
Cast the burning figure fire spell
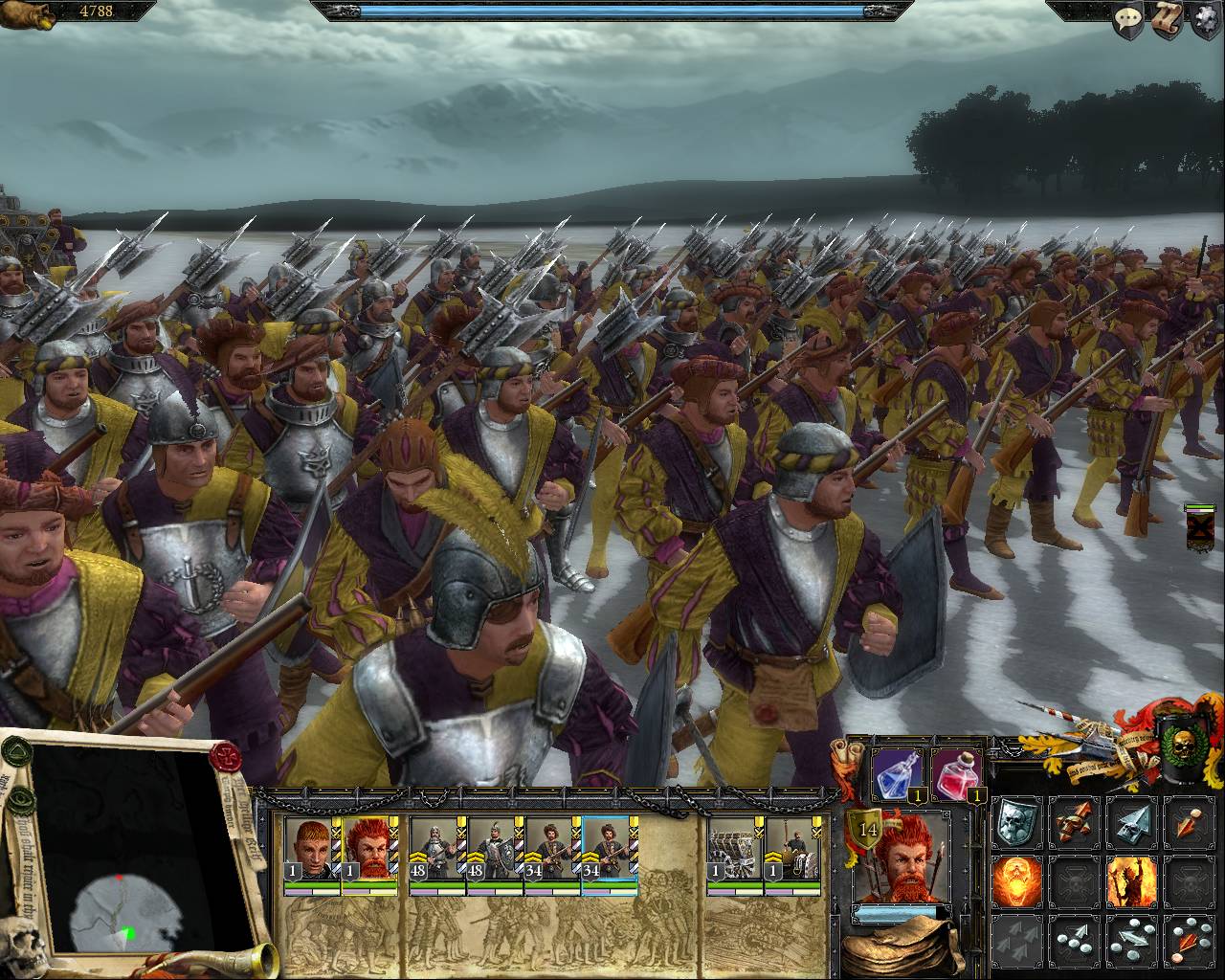click(1131, 880)
